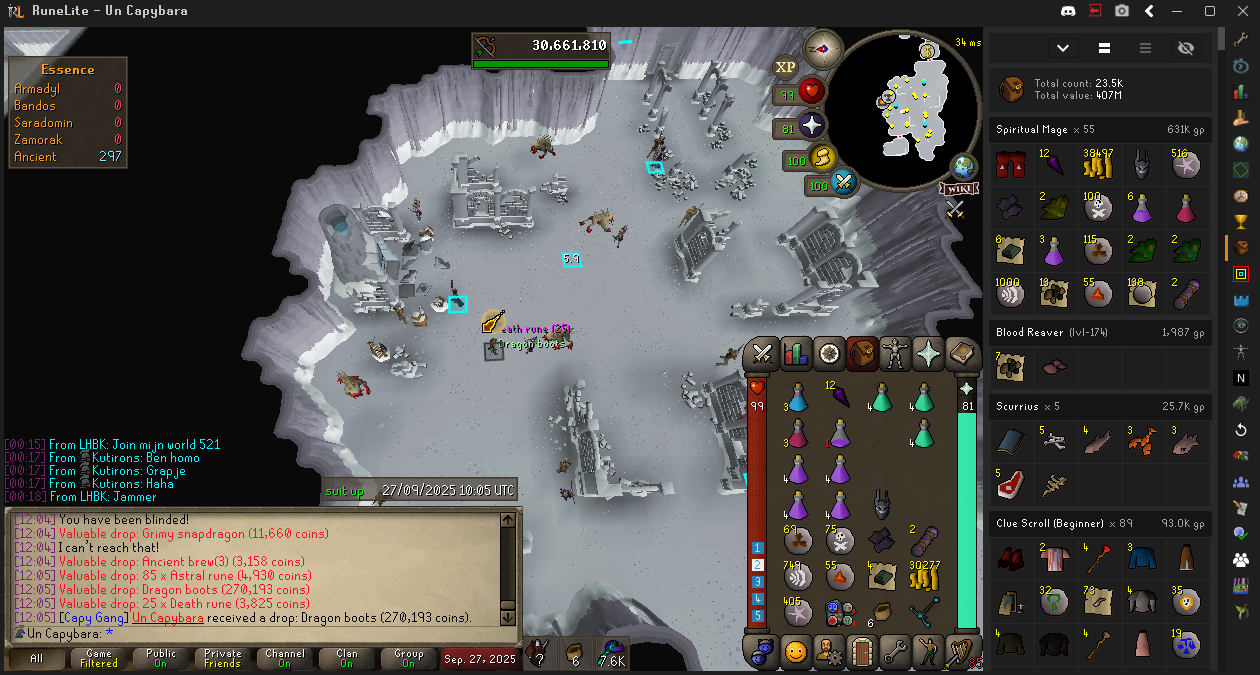Open the Combat Options tab
Image resolution: width=1260 pixels, height=675 pixels.
(x=764, y=353)
